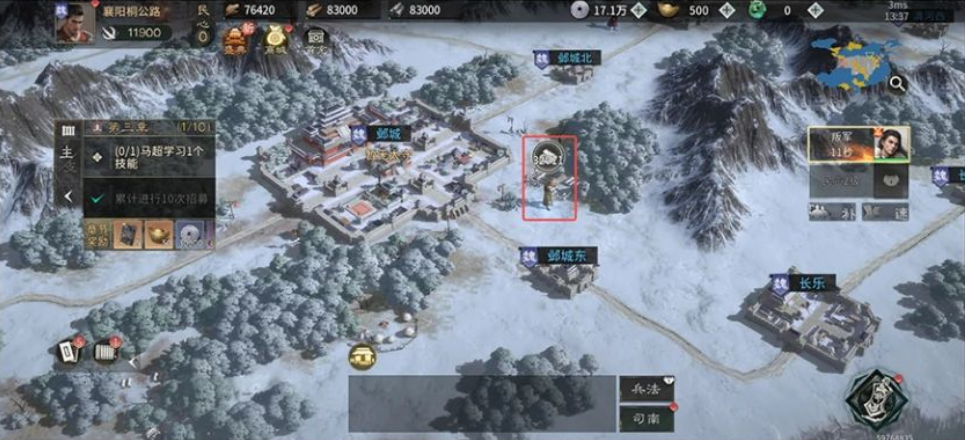
Task: Select the 邺城 city label
Action: click(x=379, y=133)
